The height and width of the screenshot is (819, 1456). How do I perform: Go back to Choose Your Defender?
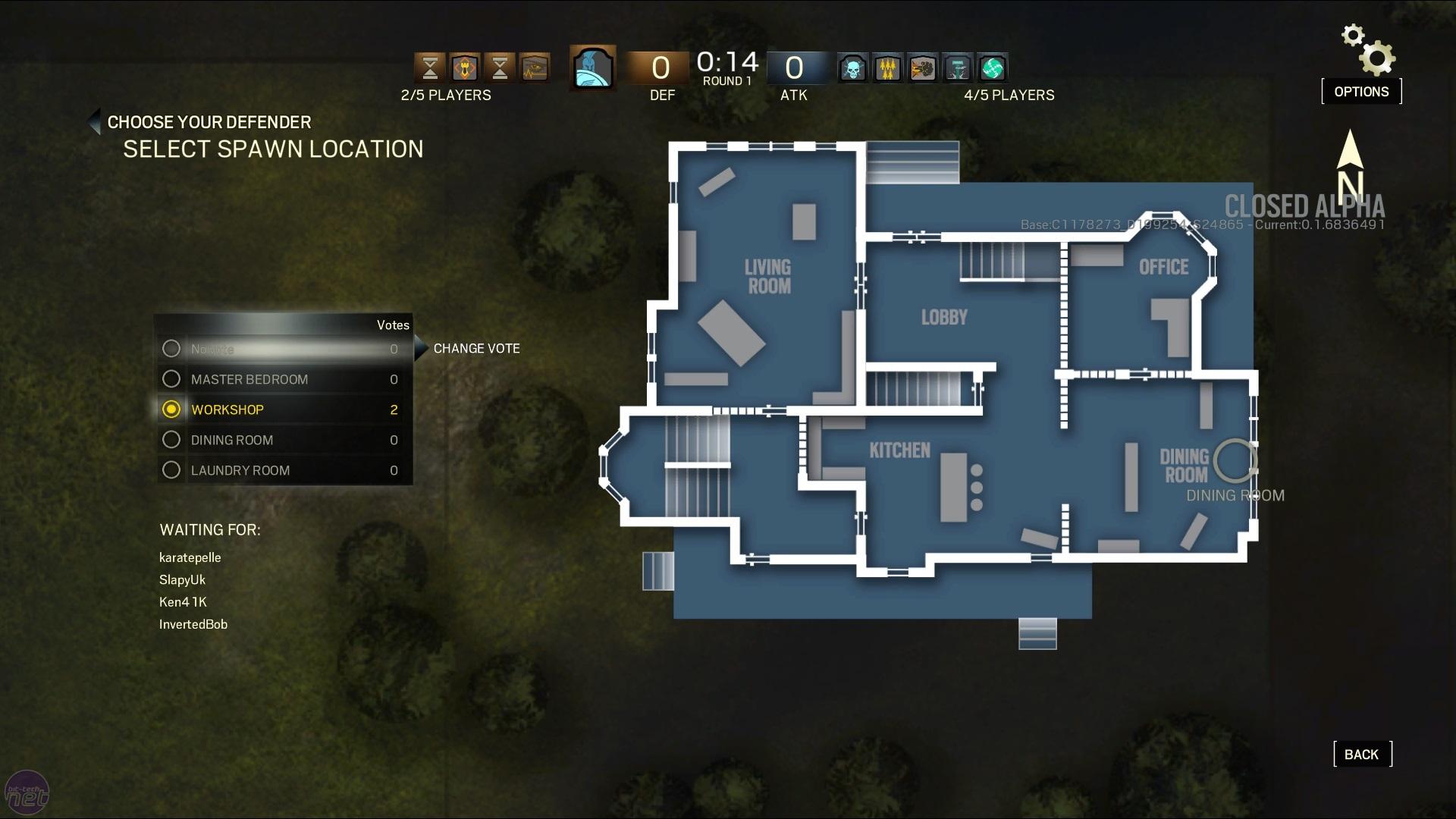click(95, 122)
